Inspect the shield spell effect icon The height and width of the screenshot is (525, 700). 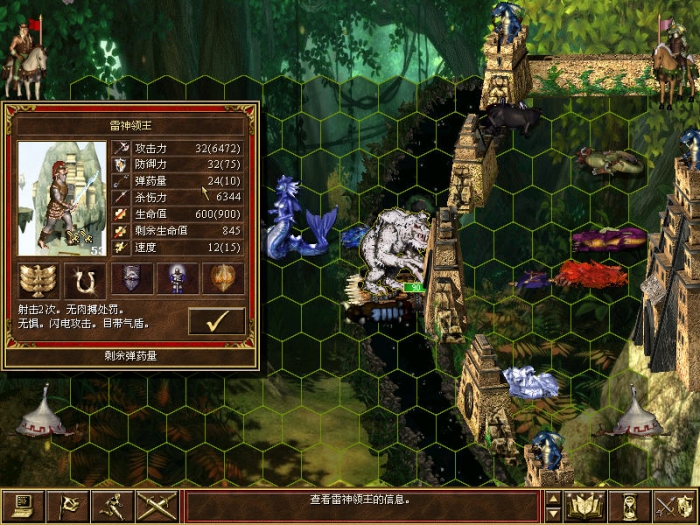(x=132, y=278)
